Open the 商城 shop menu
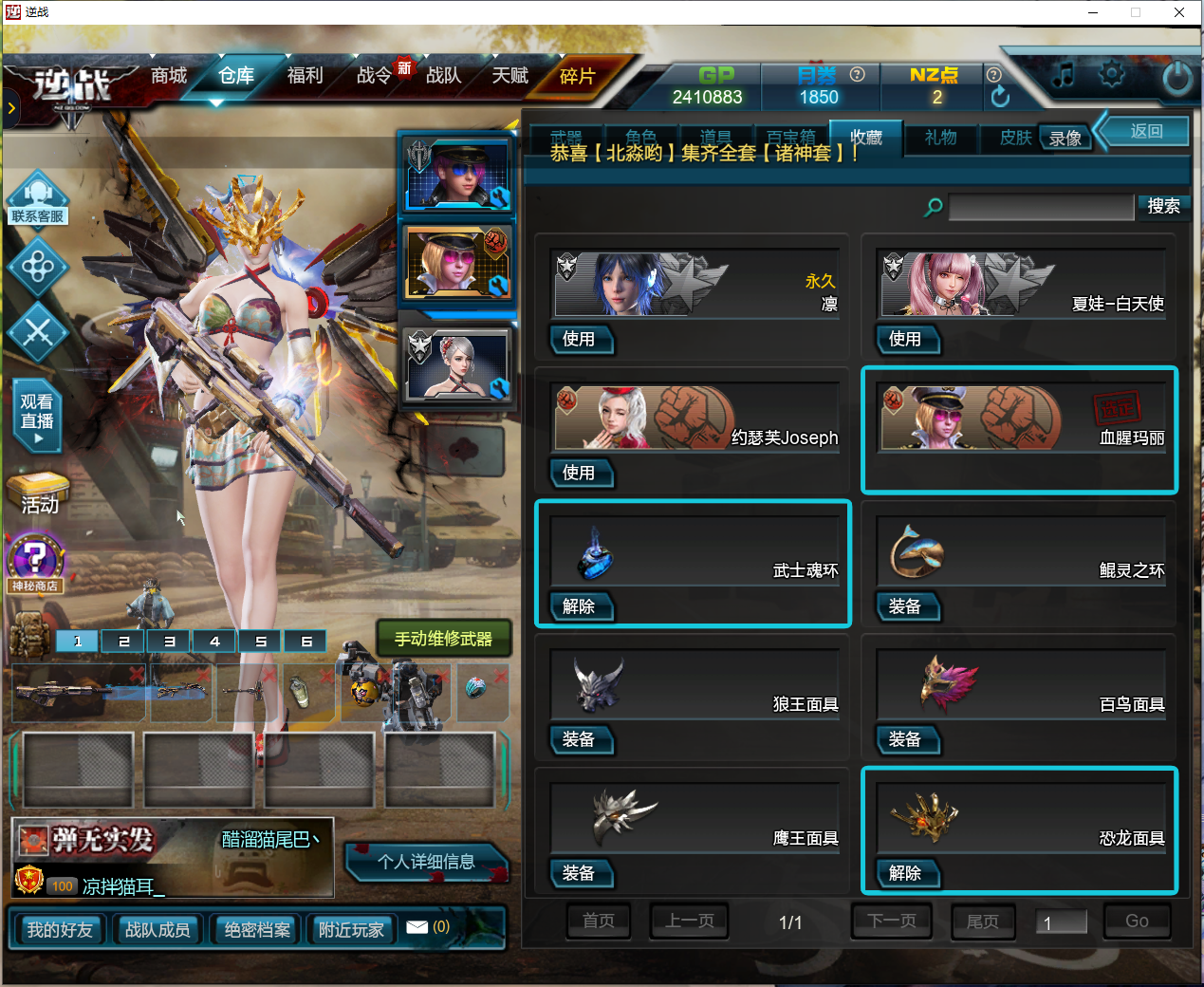 (x=169, y=76)
